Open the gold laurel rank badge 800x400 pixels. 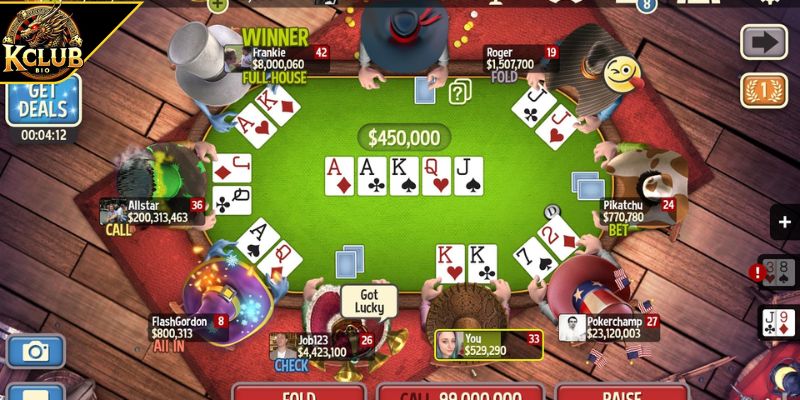click(x=763, y=91)
